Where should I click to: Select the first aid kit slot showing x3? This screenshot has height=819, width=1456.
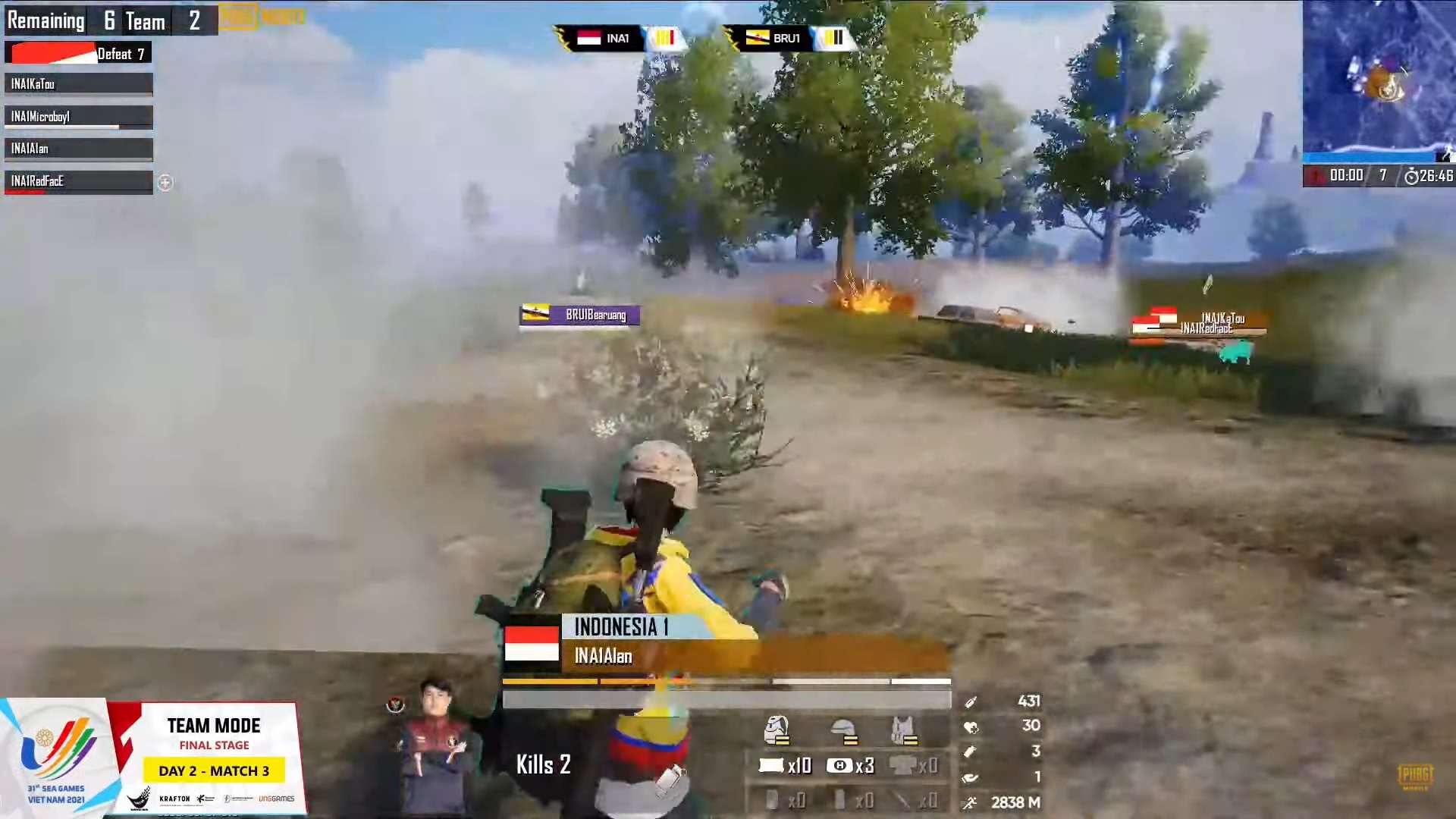[x=851, y=766]
